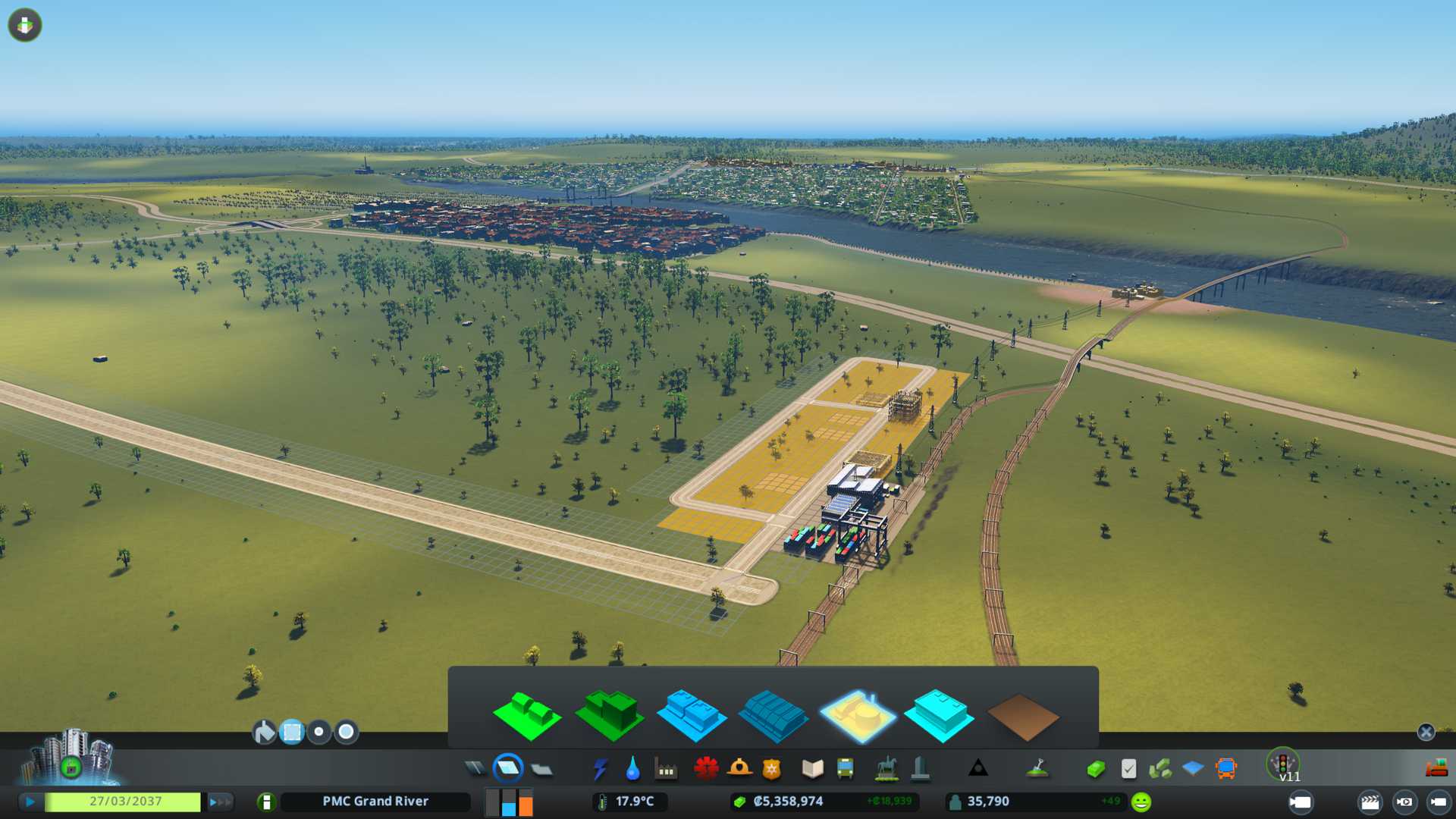This screenshot has height=819, width=1456.
Task: Choose the cyan office zone
Action: click(x=939, y=715)
